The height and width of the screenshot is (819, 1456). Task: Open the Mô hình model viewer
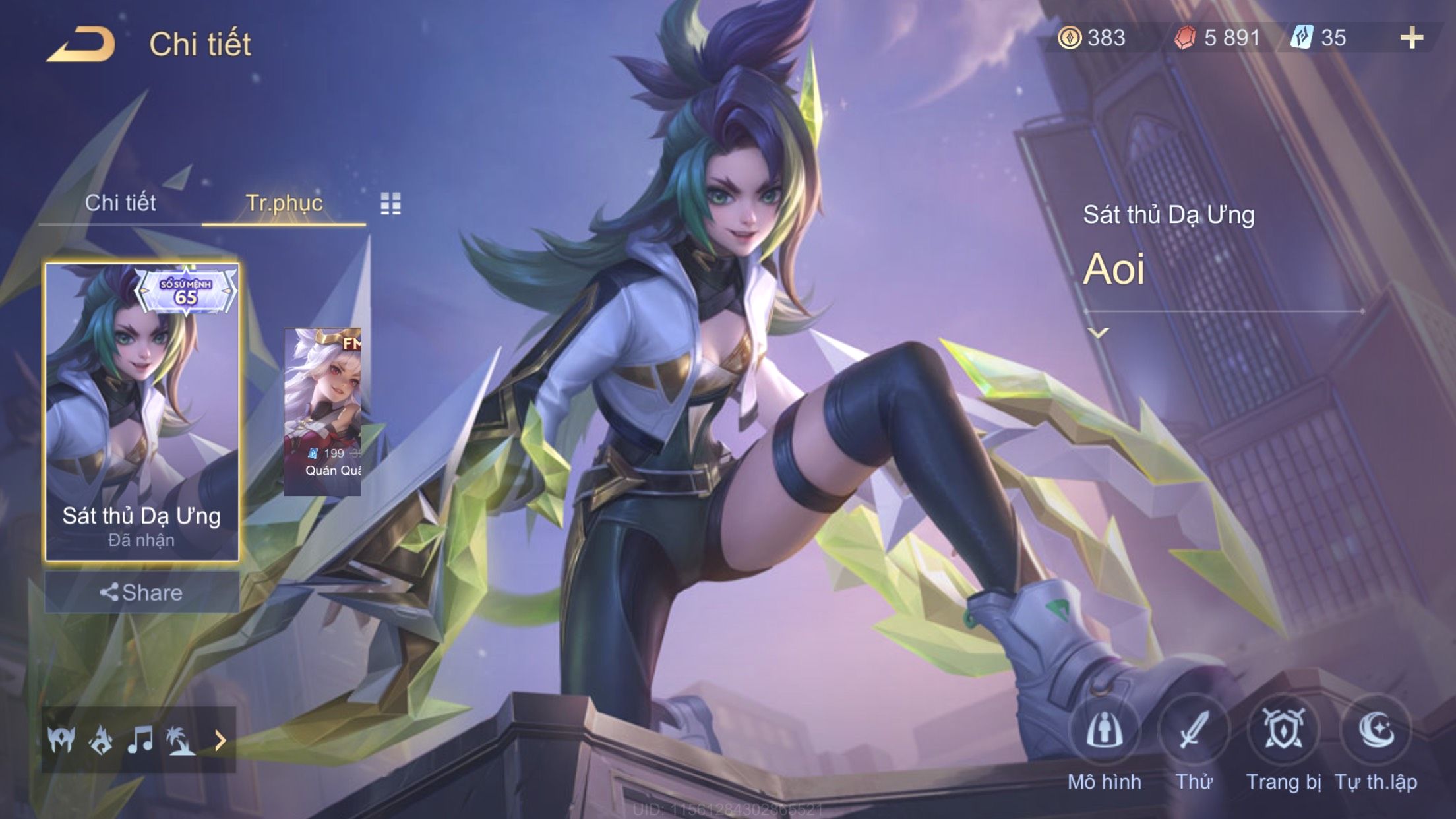click(1104, 731)
